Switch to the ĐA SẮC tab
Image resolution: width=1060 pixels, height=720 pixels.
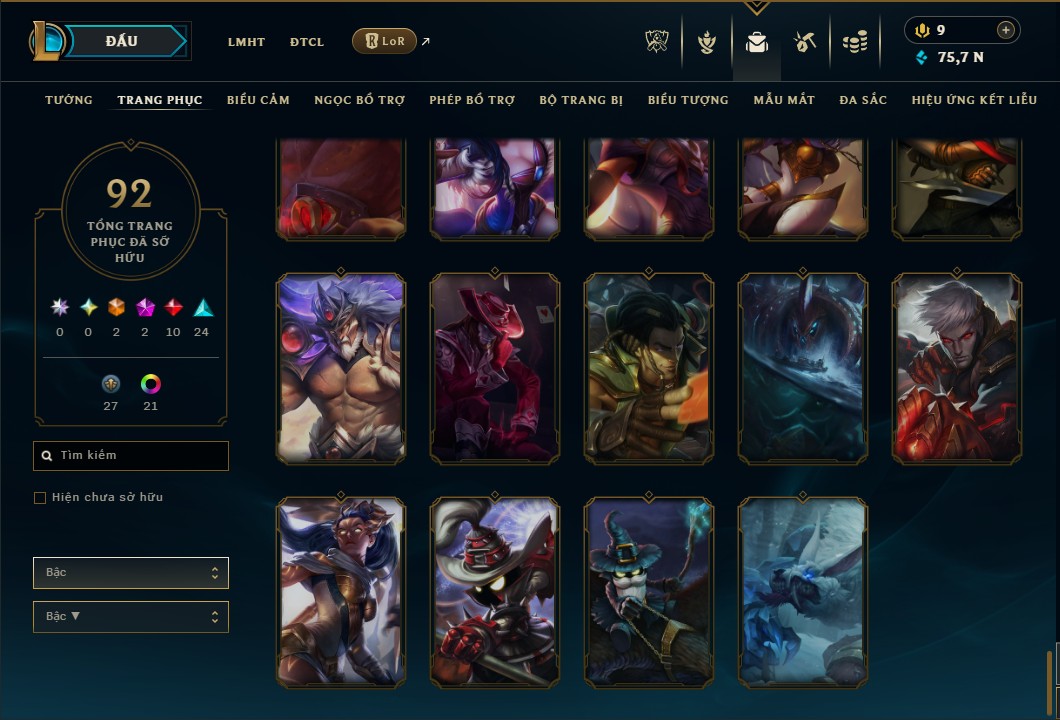click(x=863, y=100)
